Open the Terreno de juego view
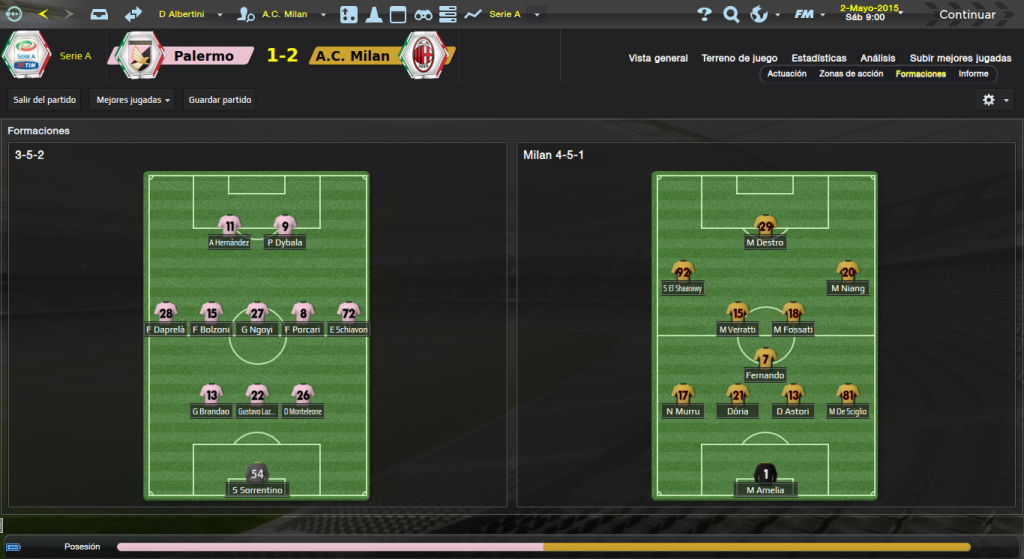The image size is (1024, 559). [740, 58]
